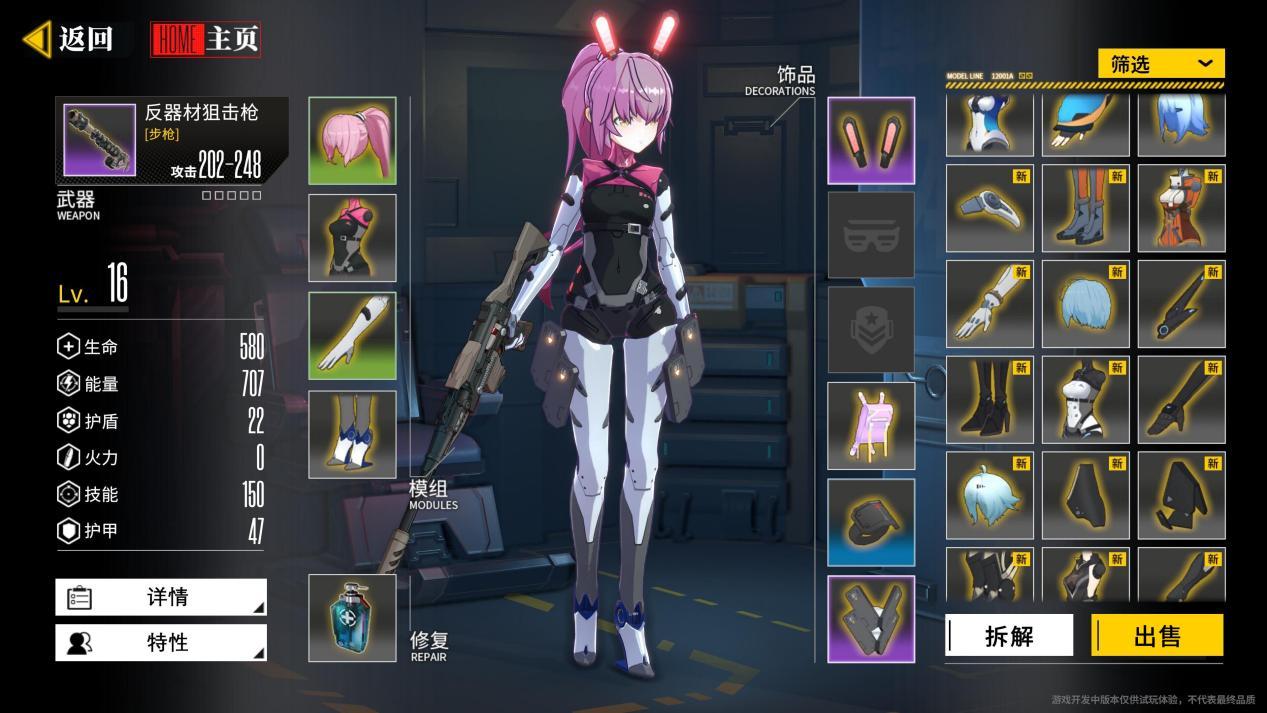The width and height of the screenshot is (1267, 713).
Task: Pick the white and blue legs module
Action: [352, 434]
